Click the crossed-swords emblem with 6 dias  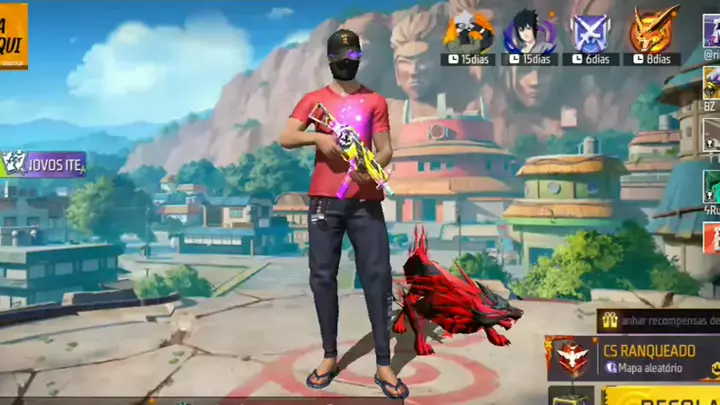(591, 34)
